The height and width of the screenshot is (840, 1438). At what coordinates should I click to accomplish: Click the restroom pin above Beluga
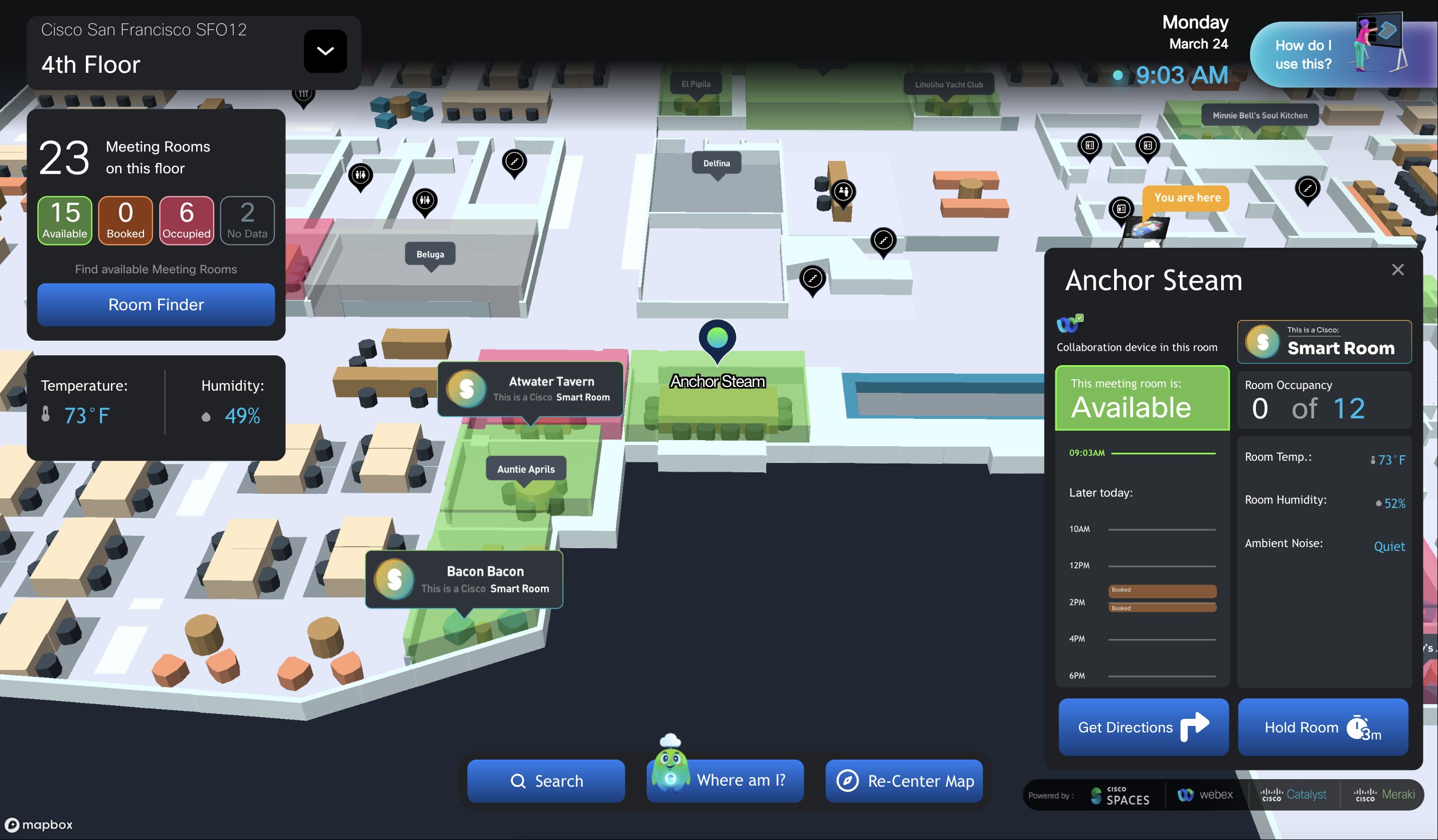[x=424, y=200]
